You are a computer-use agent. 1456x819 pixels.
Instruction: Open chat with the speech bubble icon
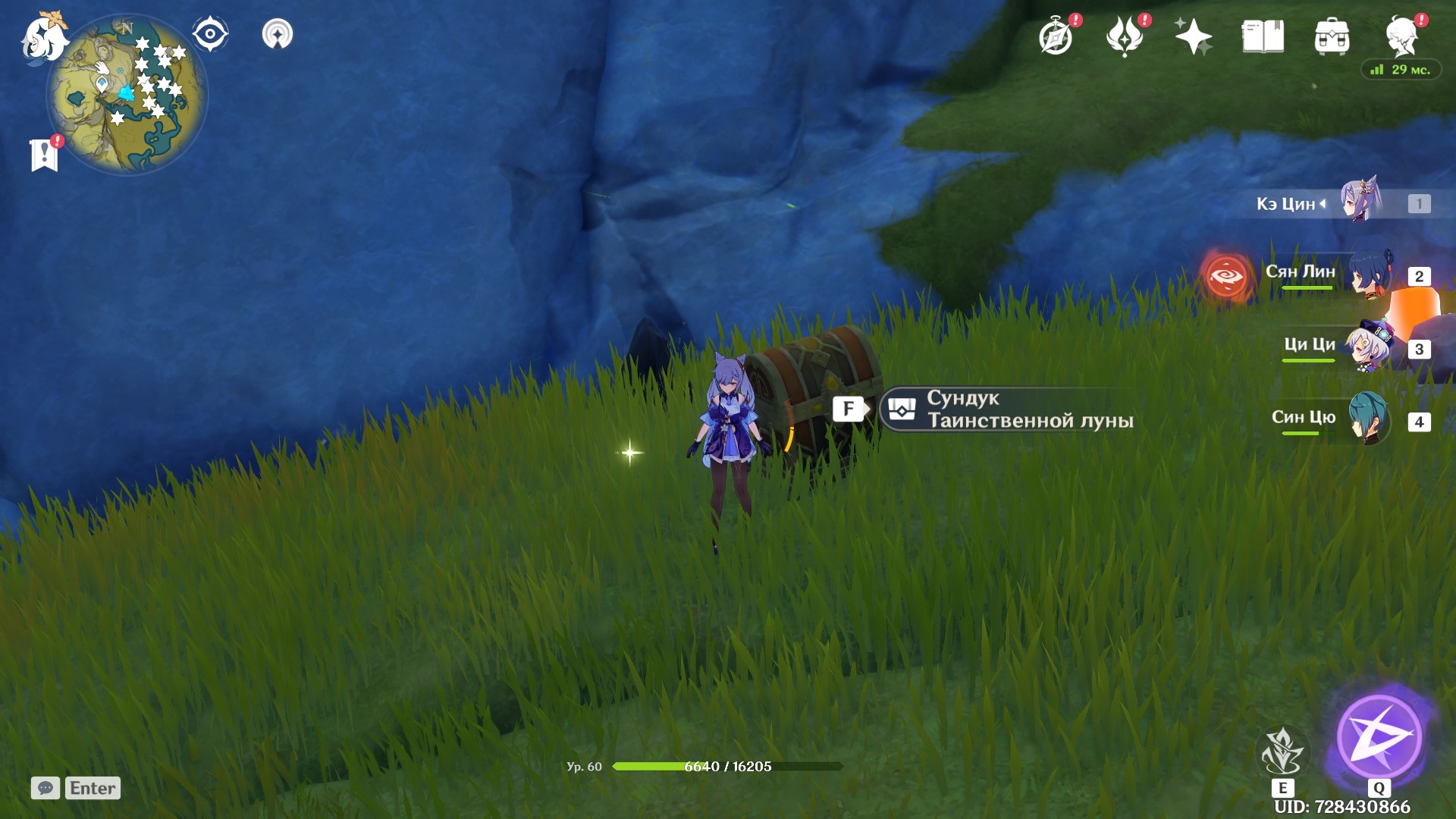45,788
